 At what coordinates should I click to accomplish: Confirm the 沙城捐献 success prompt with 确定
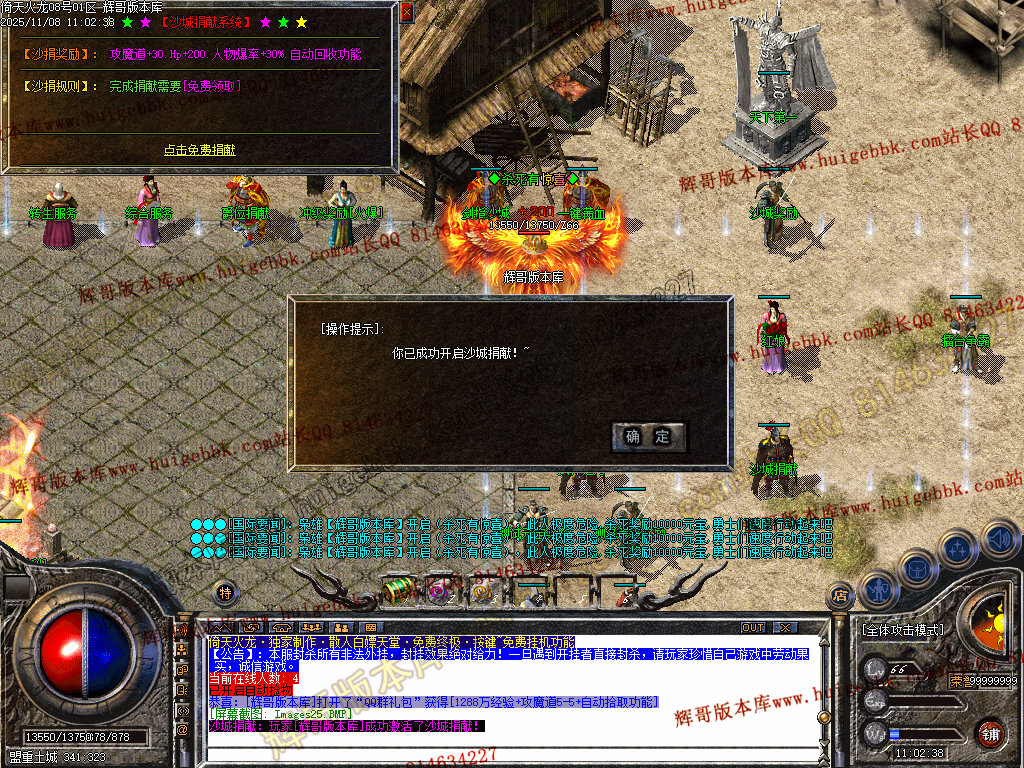click(x=648, y=436)
